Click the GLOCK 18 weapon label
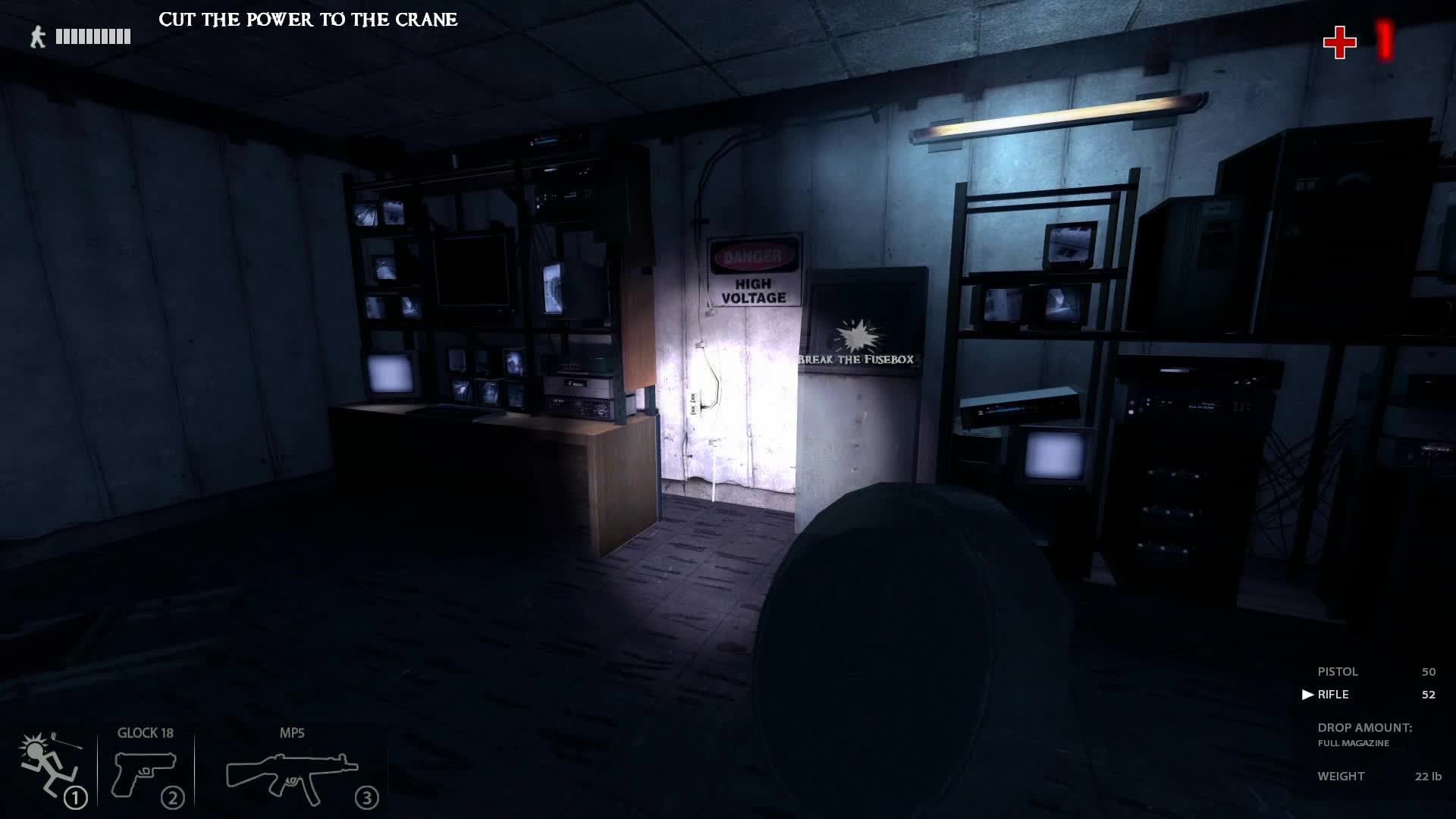1456x819 pixels. click(x=145, y=733)
